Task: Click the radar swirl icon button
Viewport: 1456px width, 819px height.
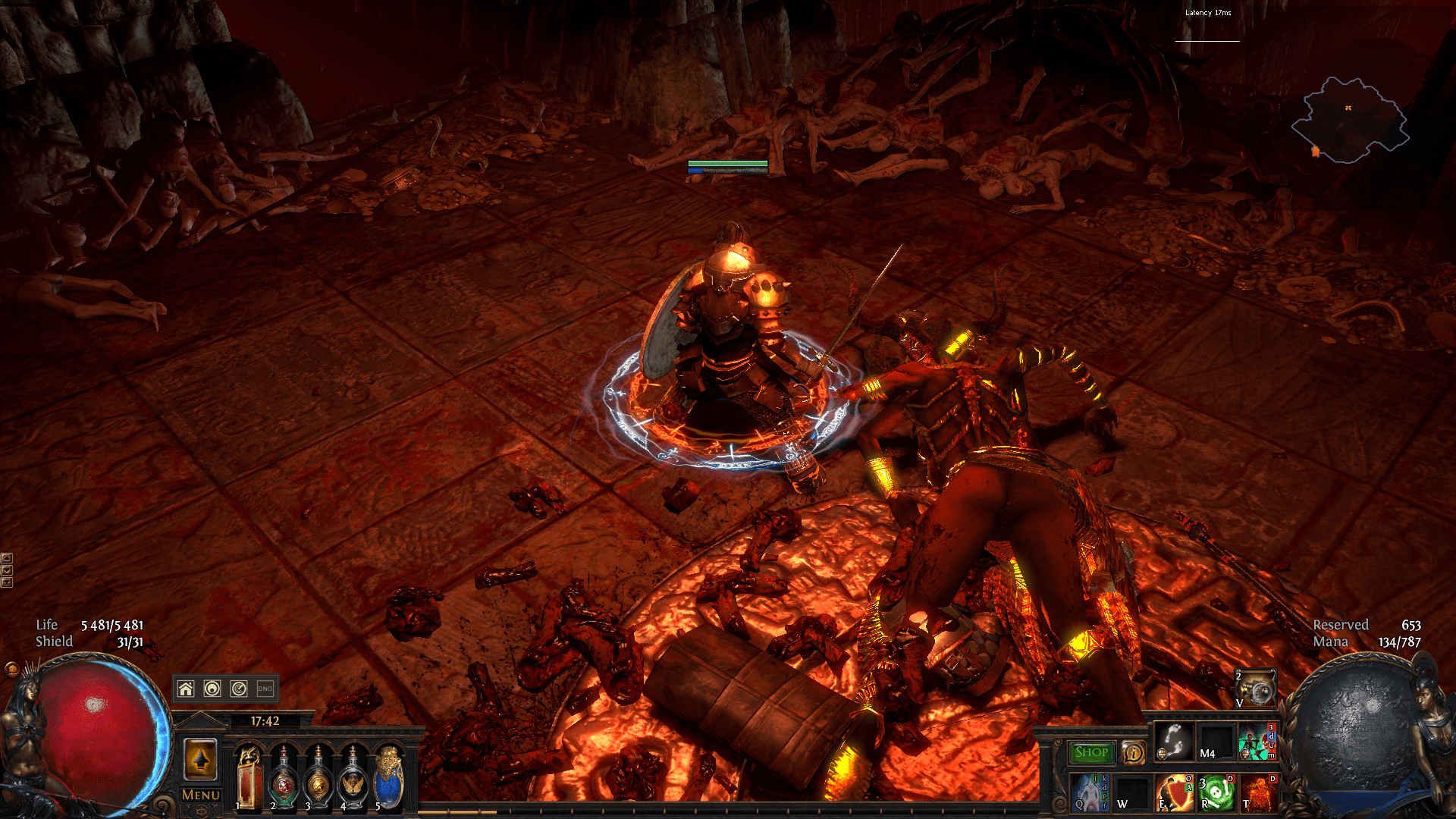Action: [239, 689]
